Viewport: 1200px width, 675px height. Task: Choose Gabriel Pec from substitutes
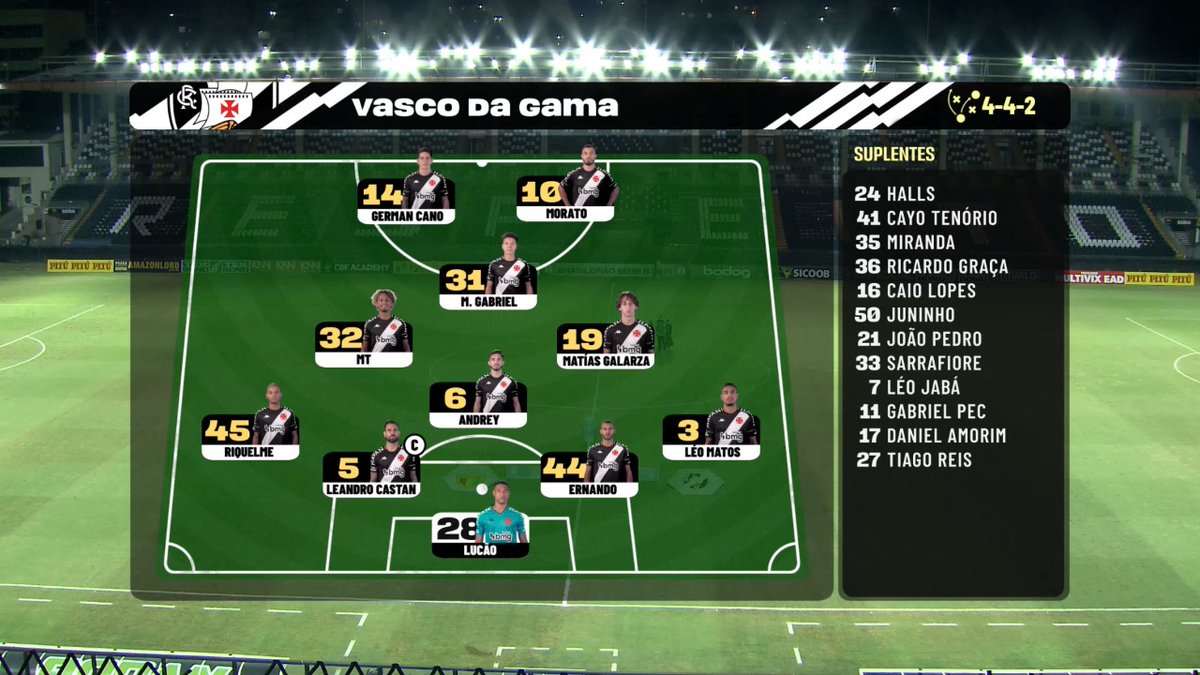922,411
